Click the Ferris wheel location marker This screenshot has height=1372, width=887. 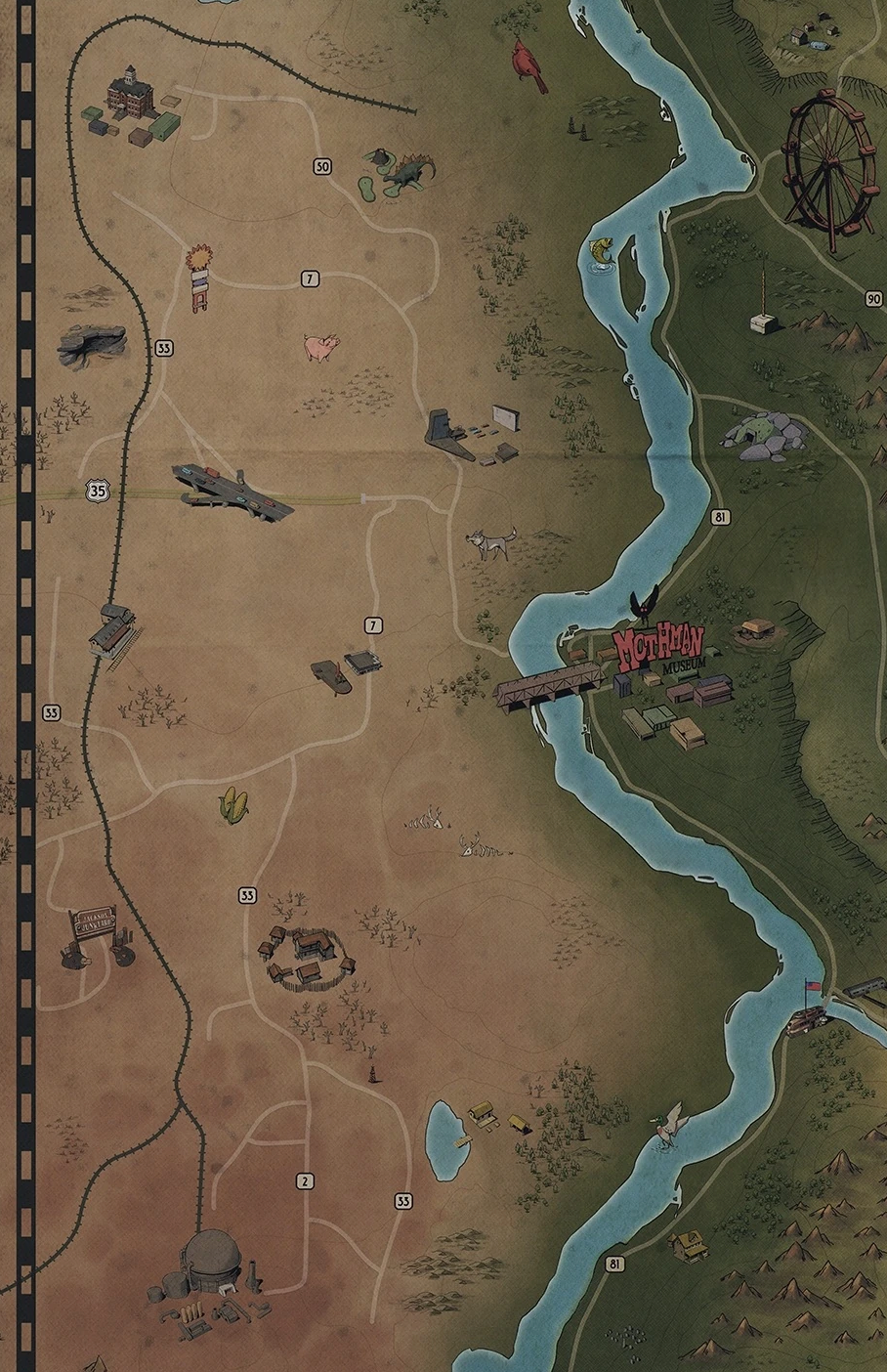coord(829,169)
